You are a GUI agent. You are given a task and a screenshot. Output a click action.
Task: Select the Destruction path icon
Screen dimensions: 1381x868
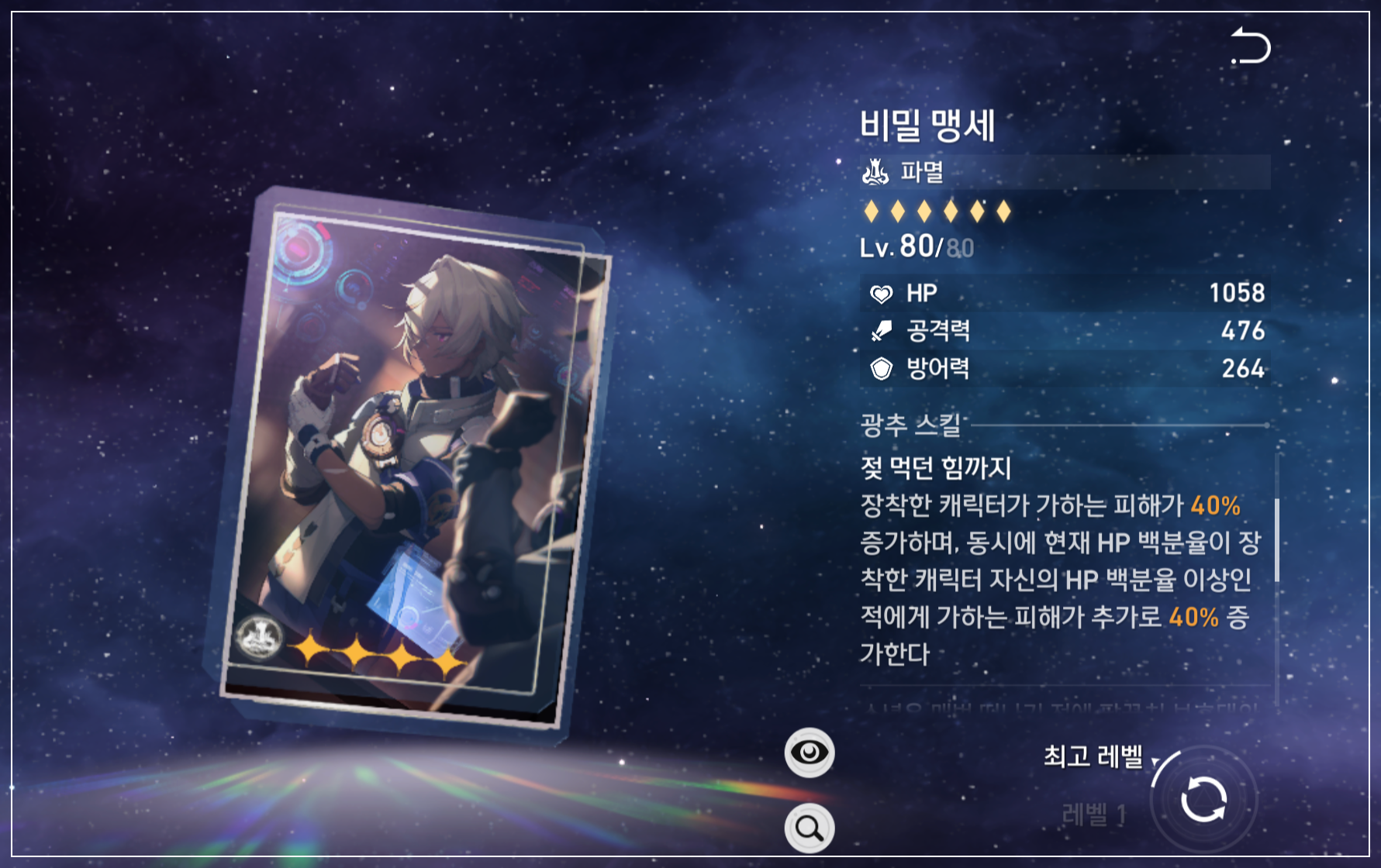tap(875, 172)
